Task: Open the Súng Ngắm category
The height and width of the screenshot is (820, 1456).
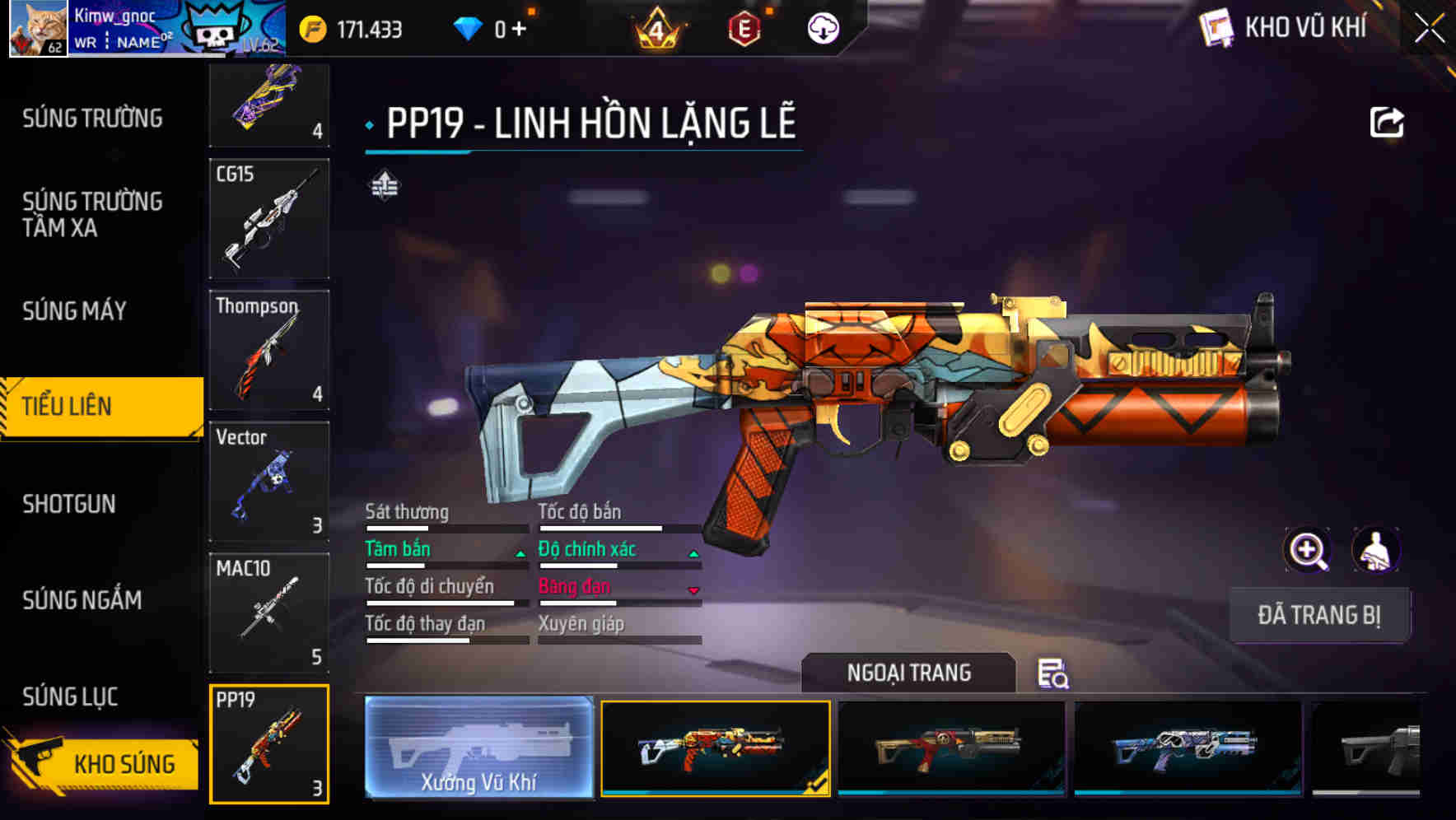Action: [82, 600]
